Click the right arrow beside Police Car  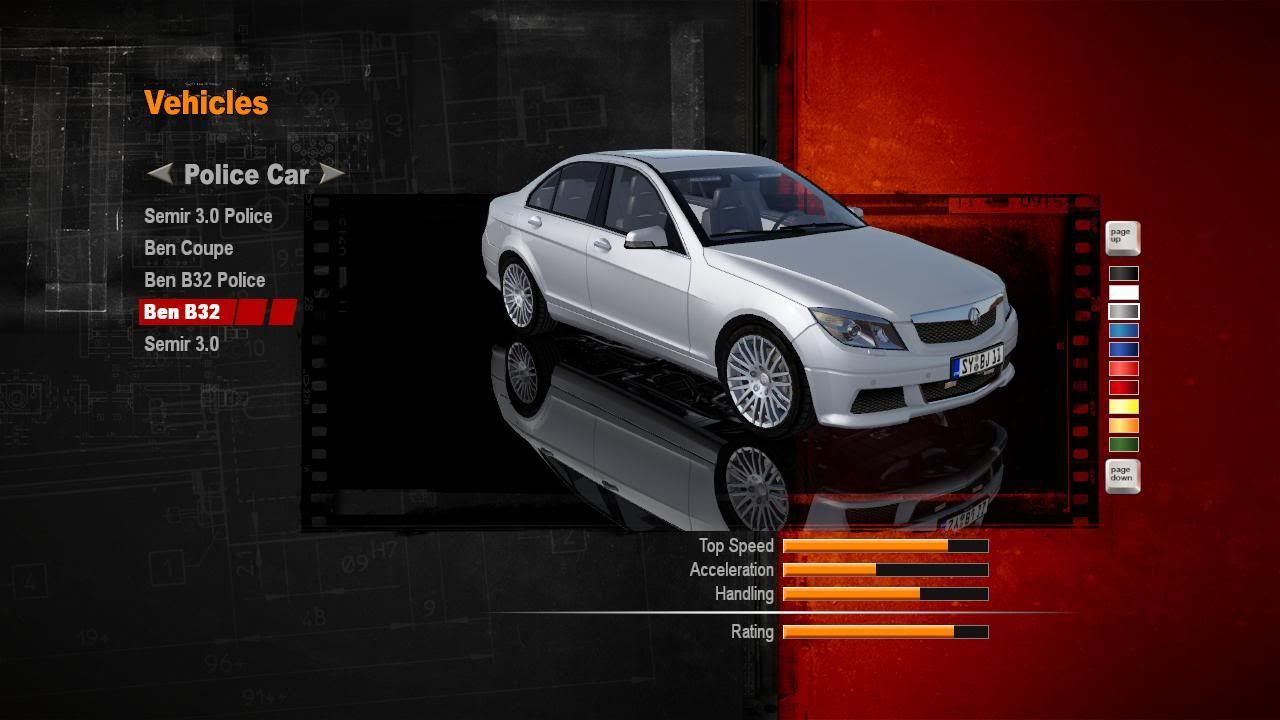(x=331, y=174)
